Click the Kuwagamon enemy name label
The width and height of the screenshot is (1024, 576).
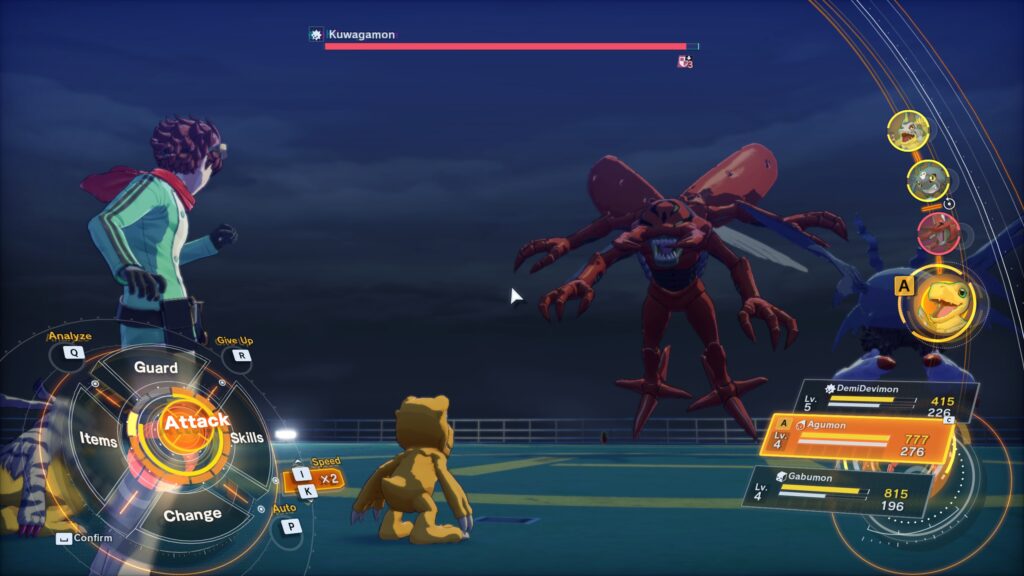361,34
